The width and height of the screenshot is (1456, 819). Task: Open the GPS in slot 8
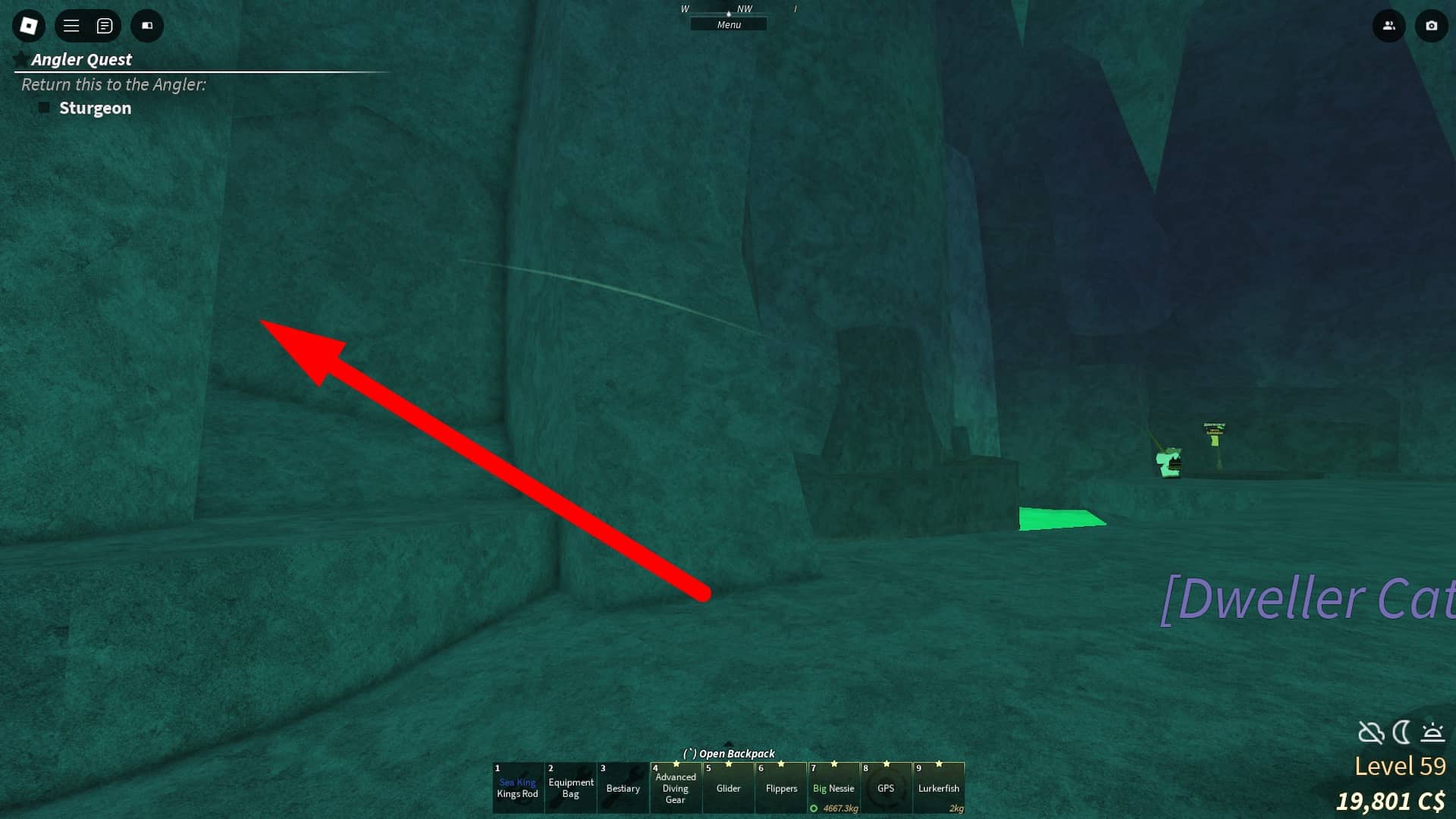[887, 788]
